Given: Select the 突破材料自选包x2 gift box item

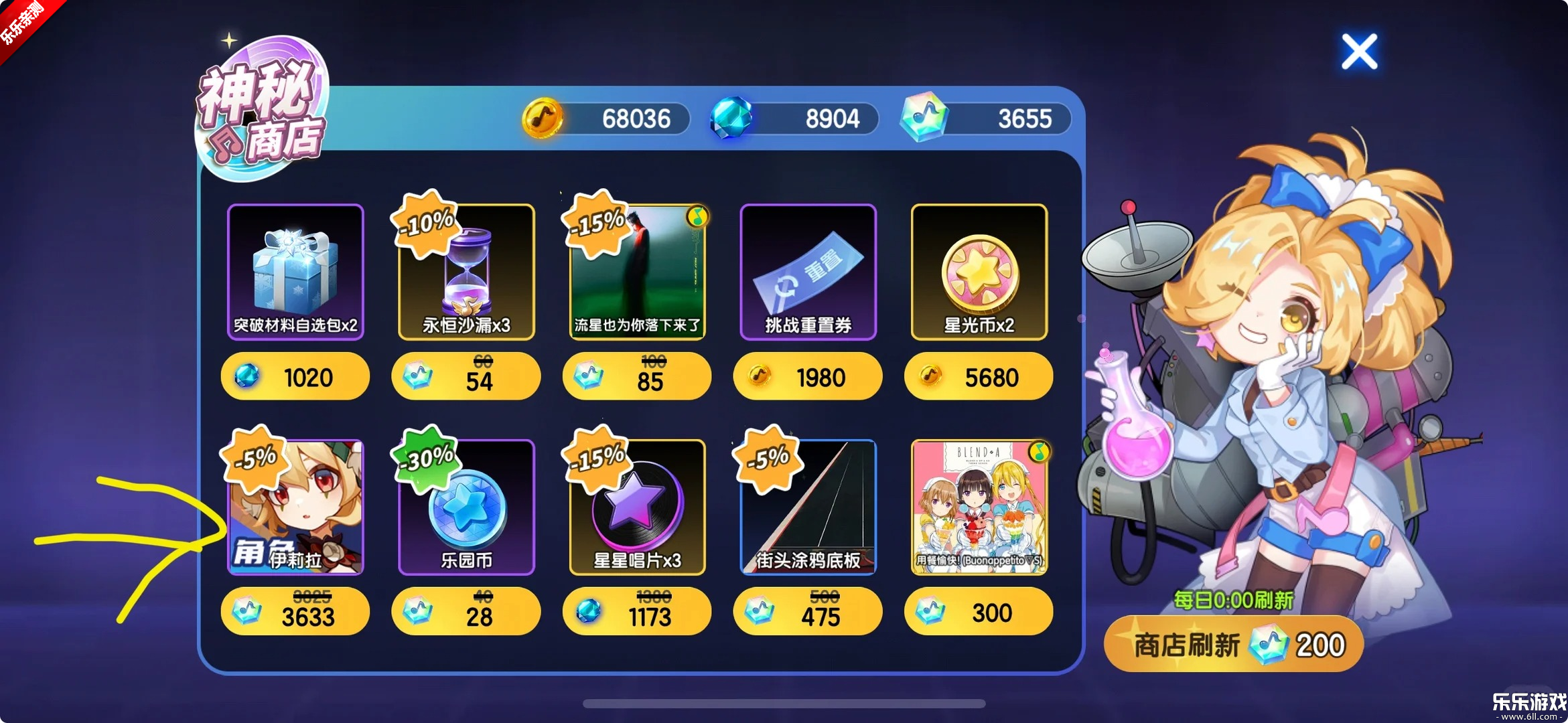Looking at the screenshot, I should point(295,271).
